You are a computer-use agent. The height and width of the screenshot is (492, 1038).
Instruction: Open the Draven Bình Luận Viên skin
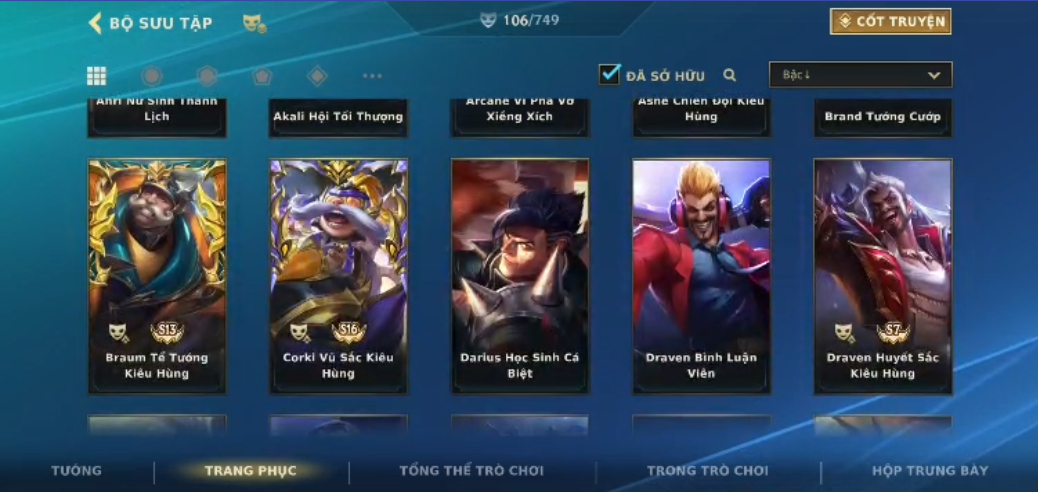point(701,275)
